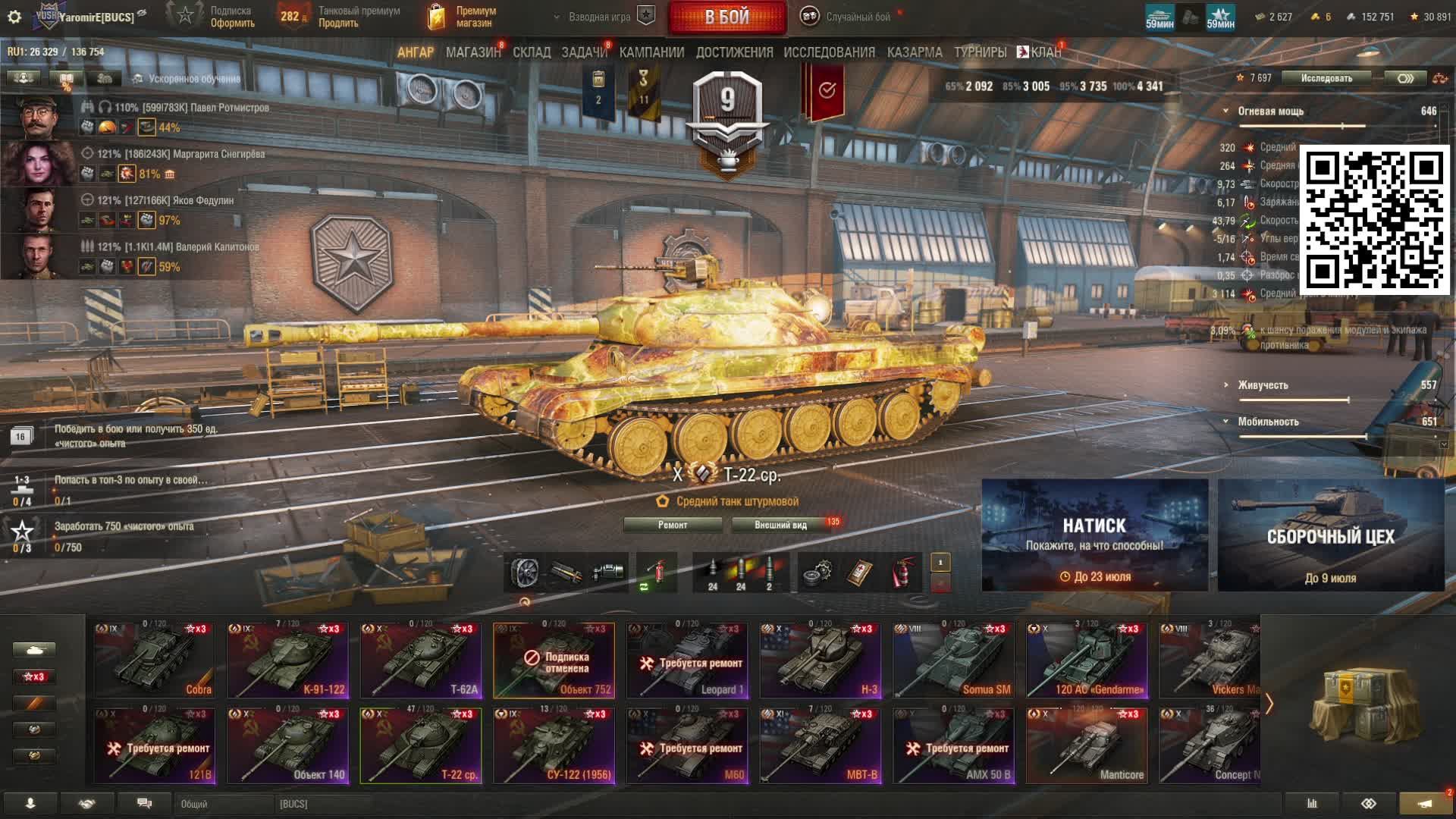The height and width of the screenshot is (819, 1456).
Task: Click the Ремонт button
Action: tap(672, 525)
